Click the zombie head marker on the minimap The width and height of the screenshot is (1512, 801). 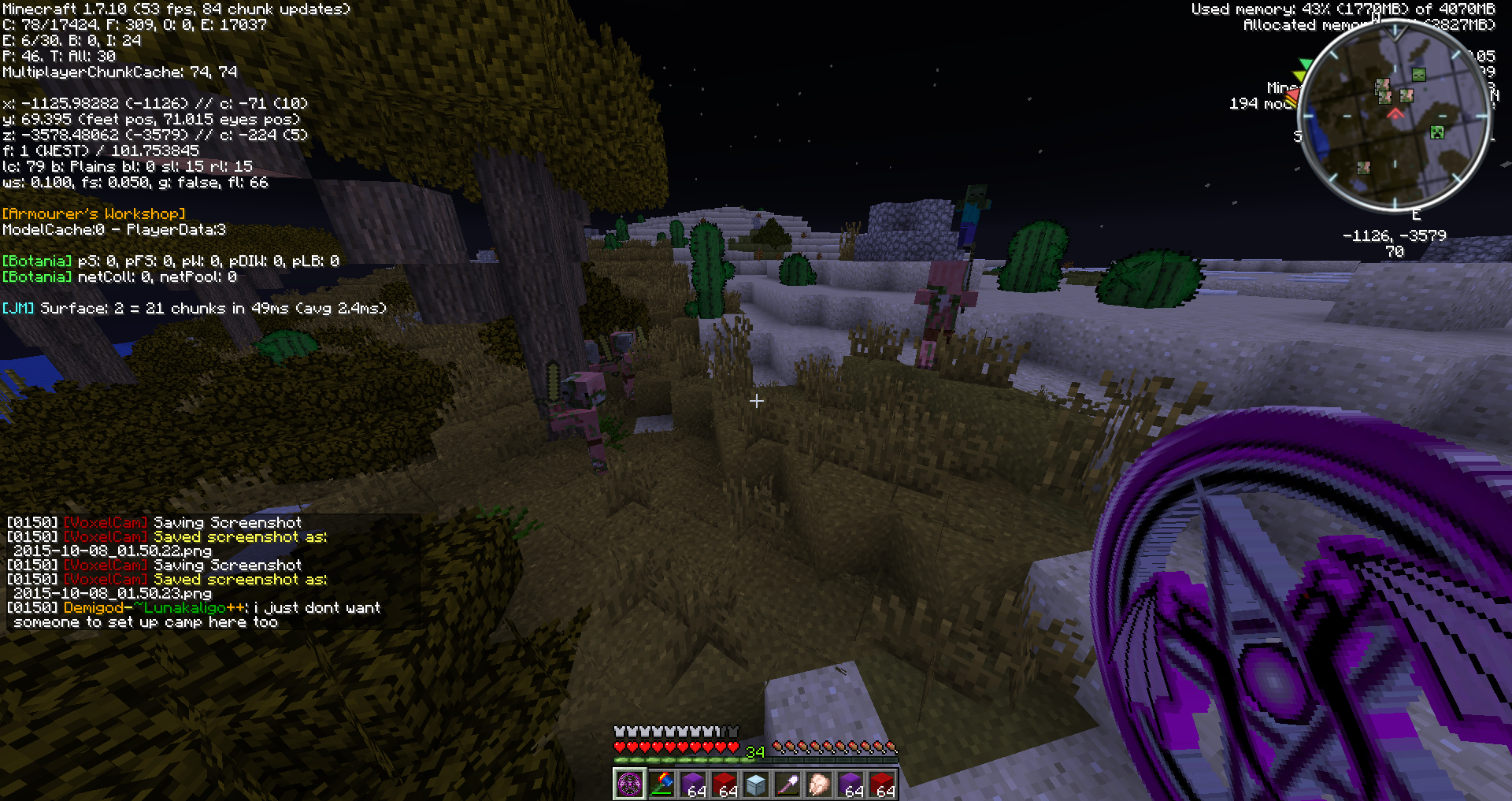point(1418,75)
